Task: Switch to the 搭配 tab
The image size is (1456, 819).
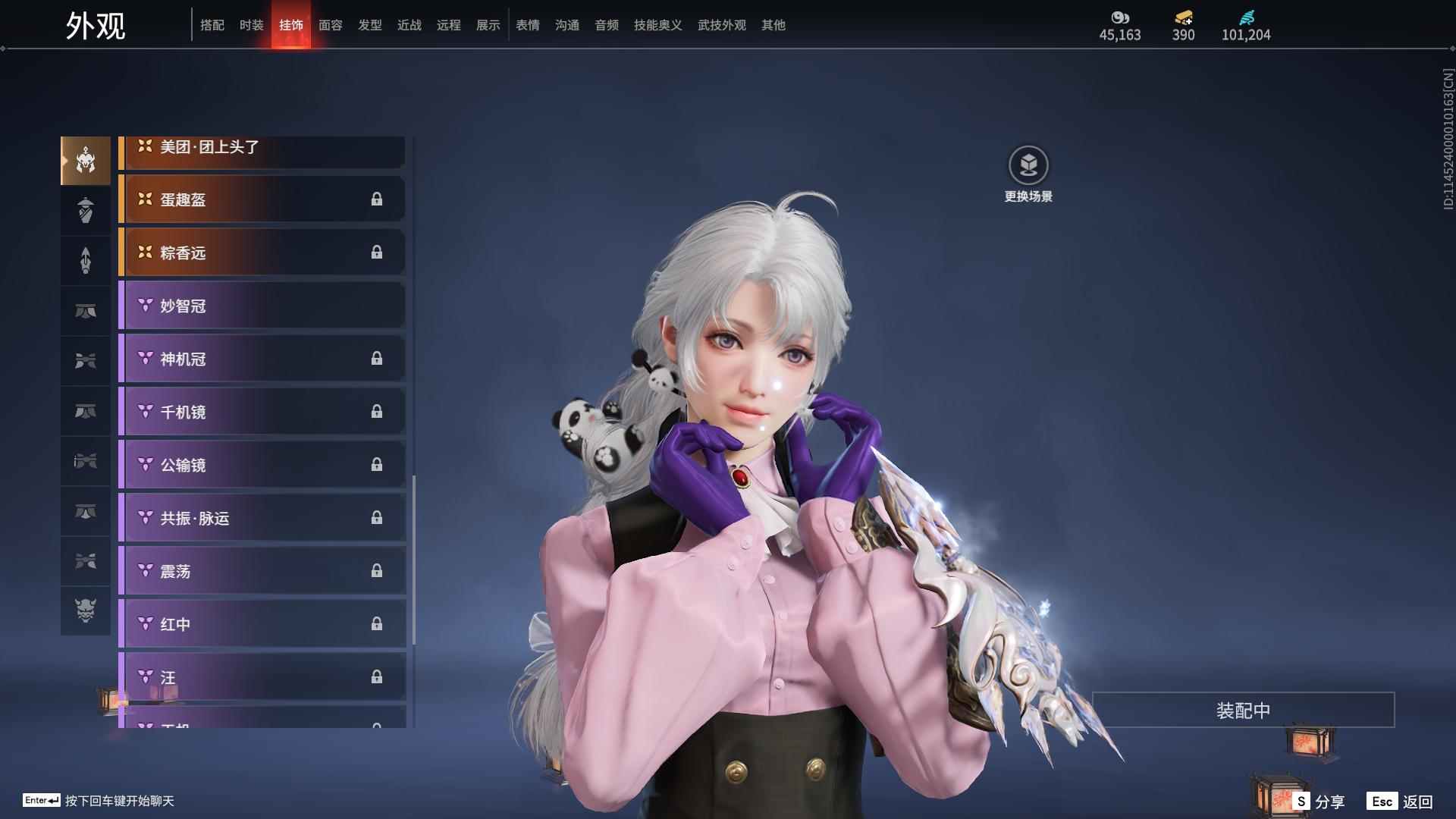Action: pyautogui.click(x=212, y=25)
